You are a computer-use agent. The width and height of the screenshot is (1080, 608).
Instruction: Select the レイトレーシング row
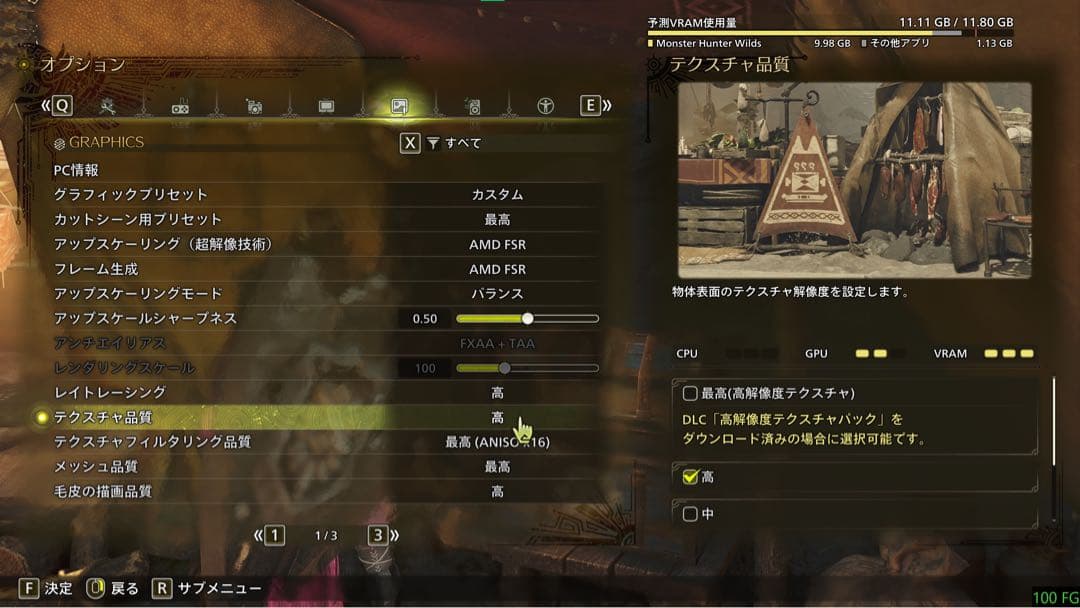(x=300, y=392)
